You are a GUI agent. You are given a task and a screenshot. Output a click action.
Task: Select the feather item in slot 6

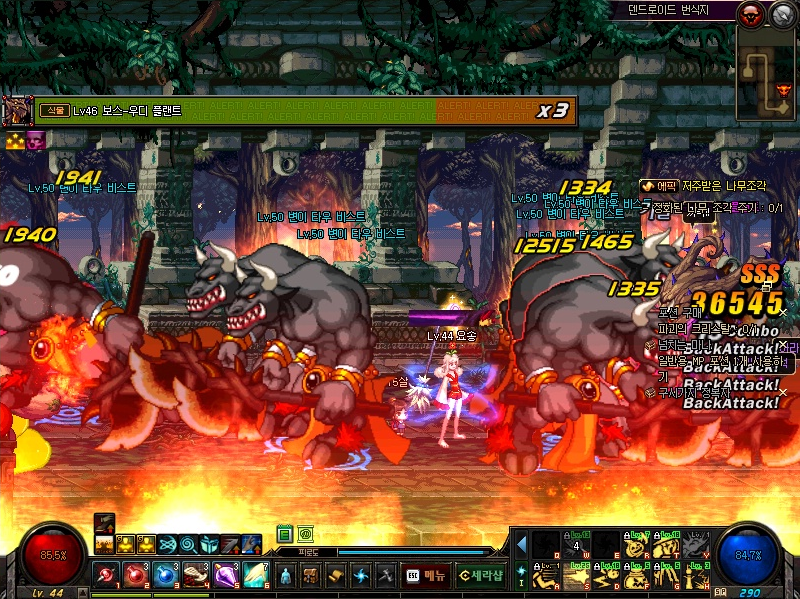(255, 575)
